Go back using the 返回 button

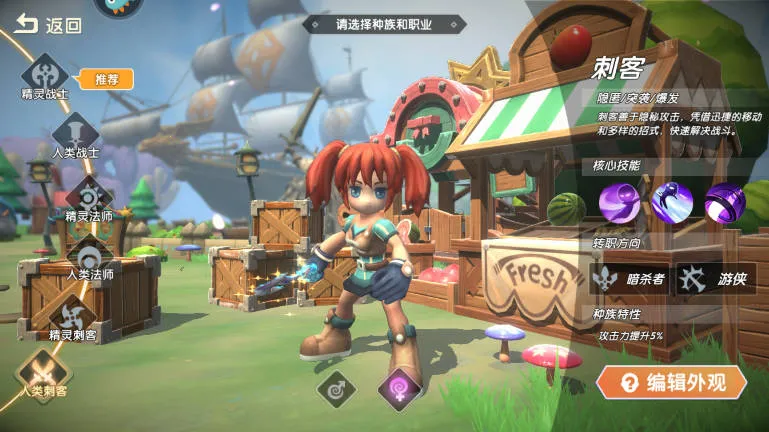[x=47, y=26]
